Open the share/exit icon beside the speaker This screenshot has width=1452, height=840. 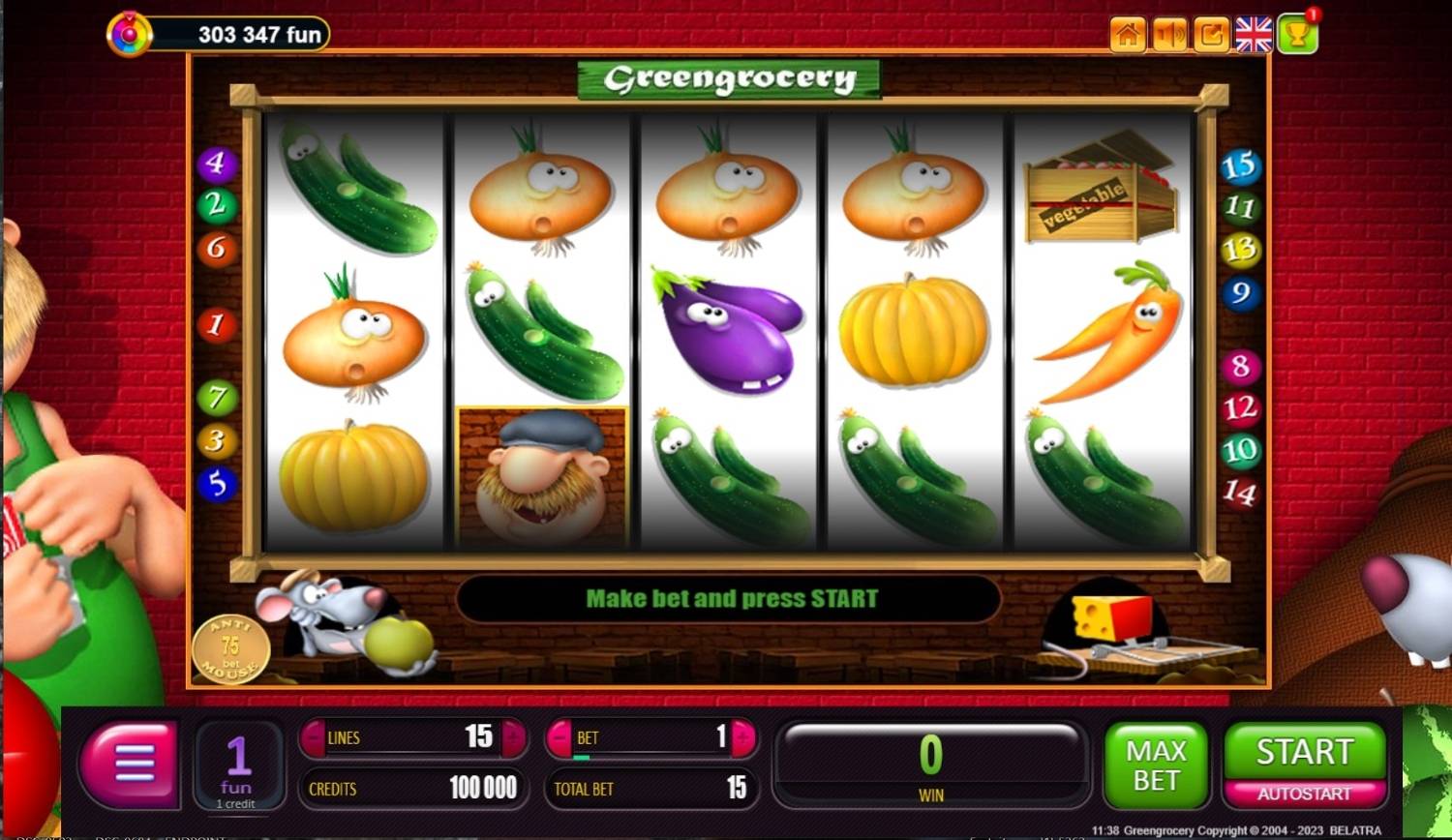(1211, 34)
